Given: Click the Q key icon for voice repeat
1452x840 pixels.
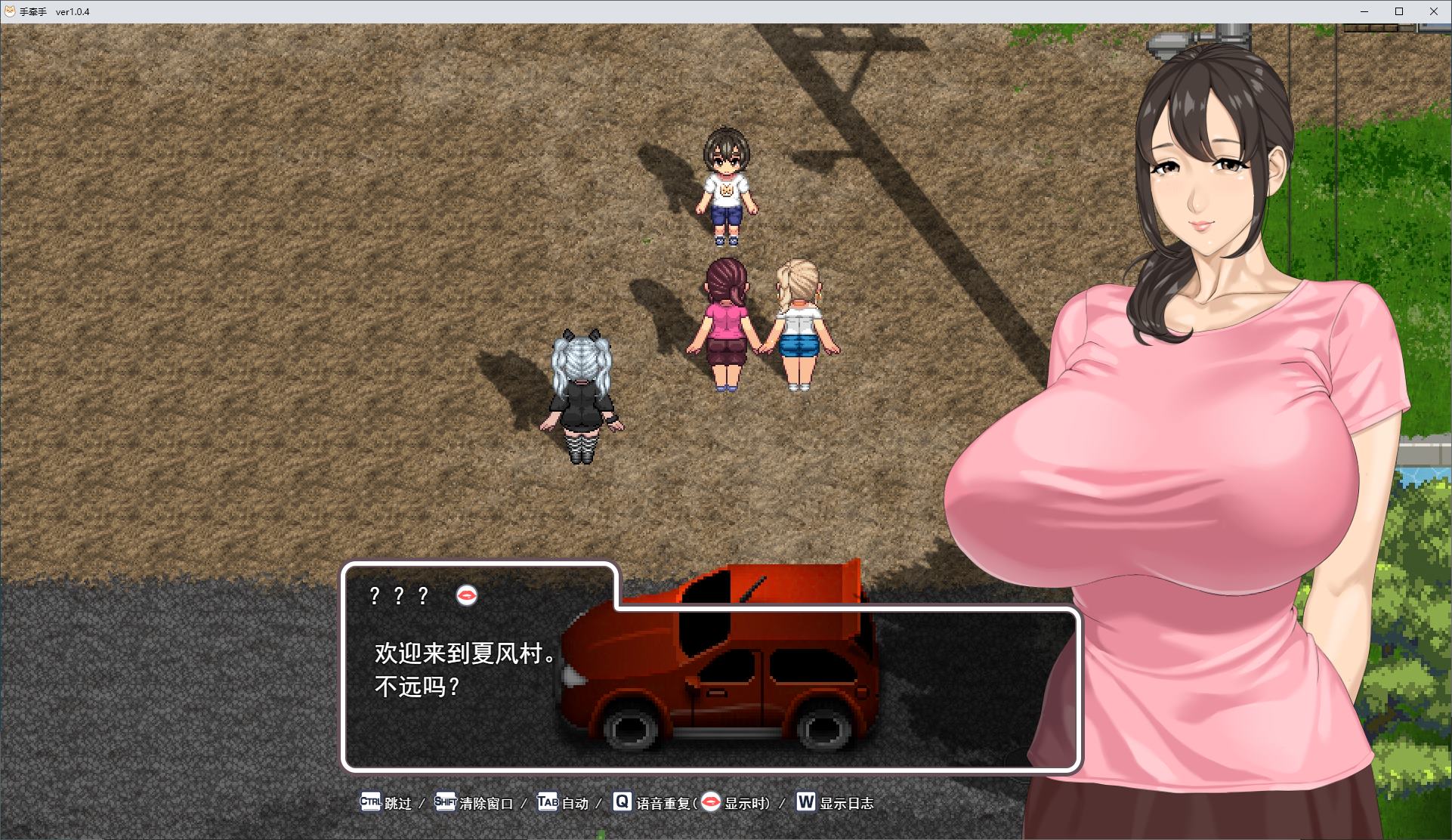Looking at the screenshot, I should [x=621, y=803].
